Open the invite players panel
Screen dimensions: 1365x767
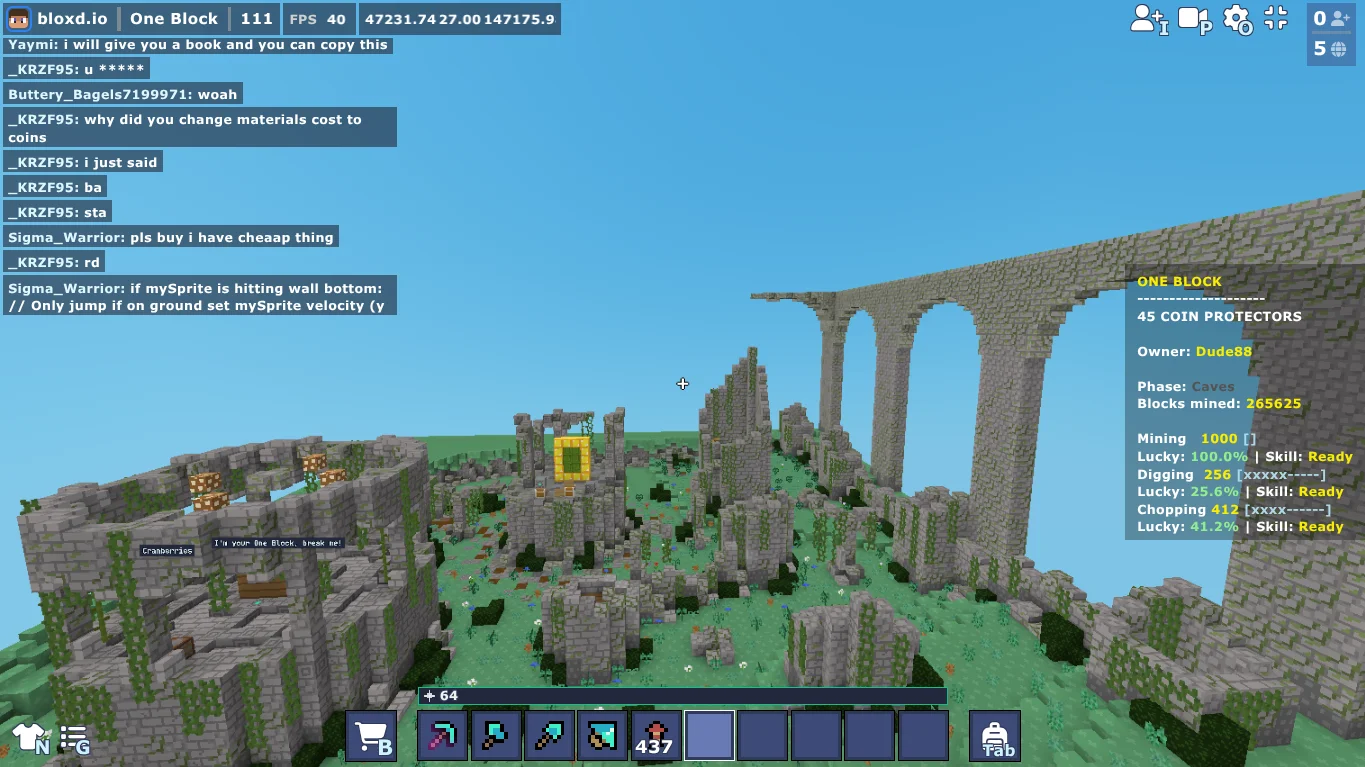point(1148,18)
